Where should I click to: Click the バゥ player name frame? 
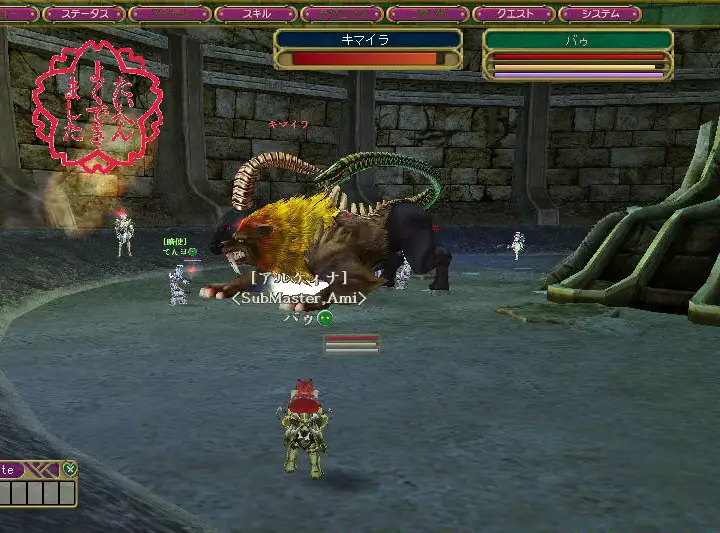tap(577, 40)
